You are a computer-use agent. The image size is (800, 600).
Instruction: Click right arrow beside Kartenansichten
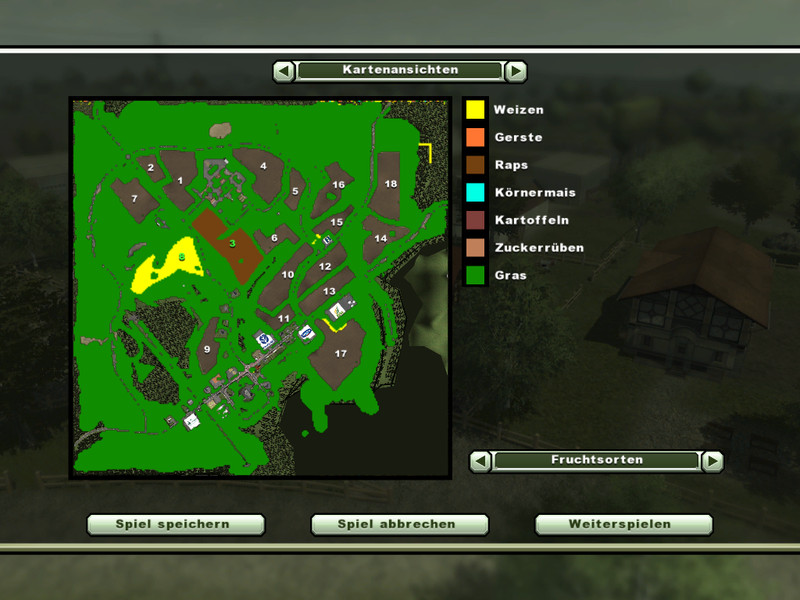pos(515,71)
